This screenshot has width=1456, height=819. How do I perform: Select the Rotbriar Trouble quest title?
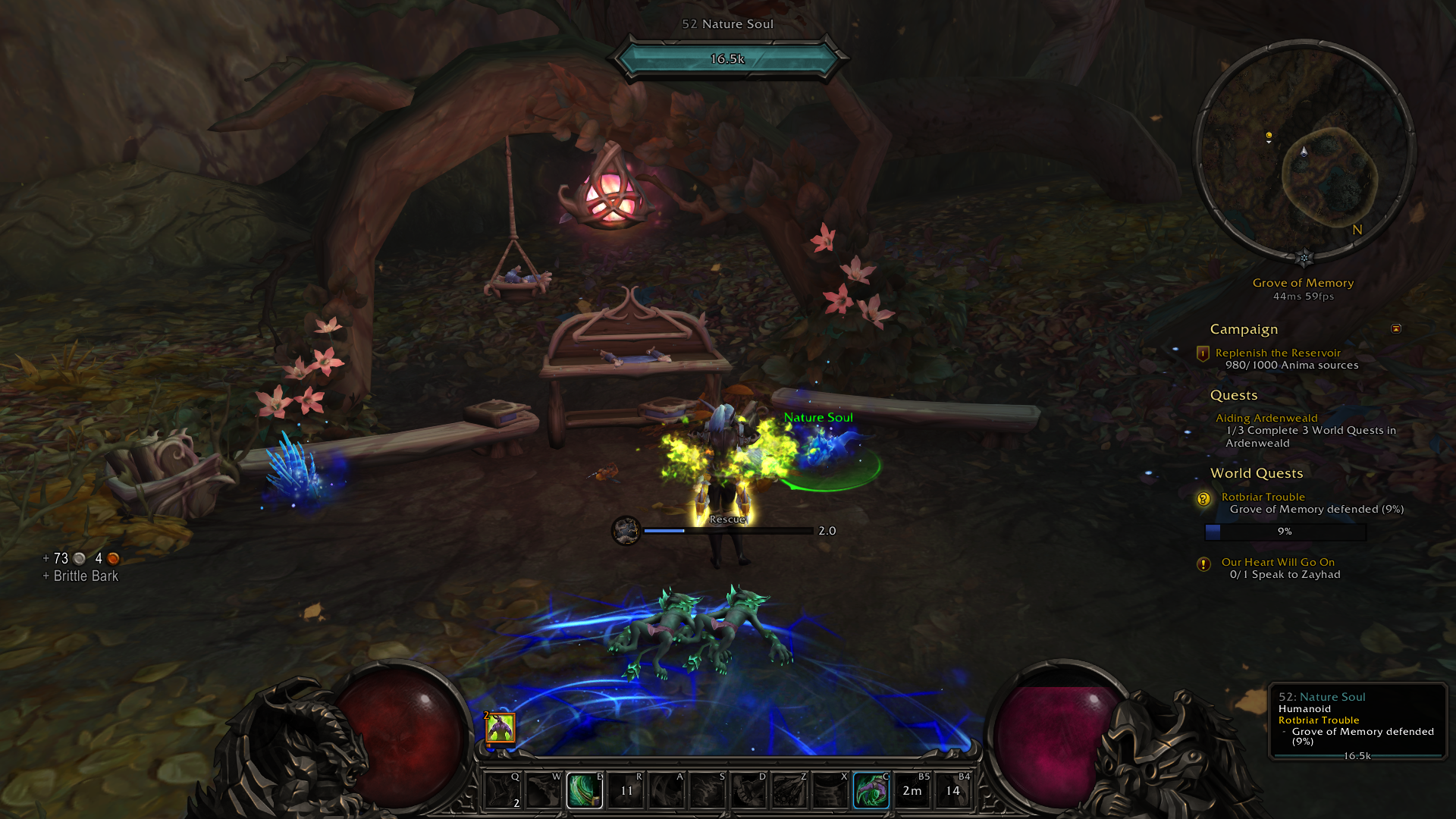tap(1263, 497)
